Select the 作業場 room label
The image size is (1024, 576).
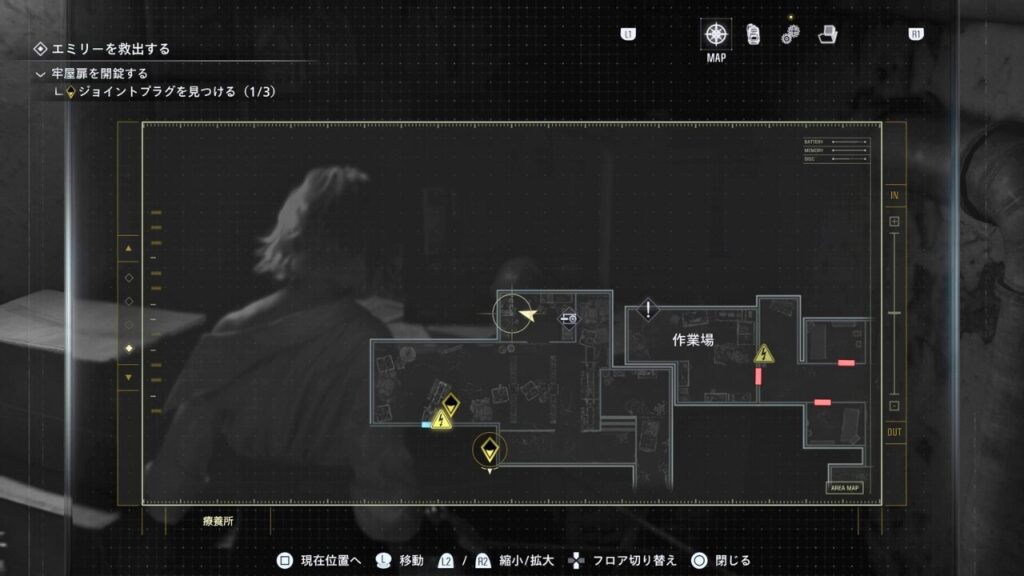(692, 340)
